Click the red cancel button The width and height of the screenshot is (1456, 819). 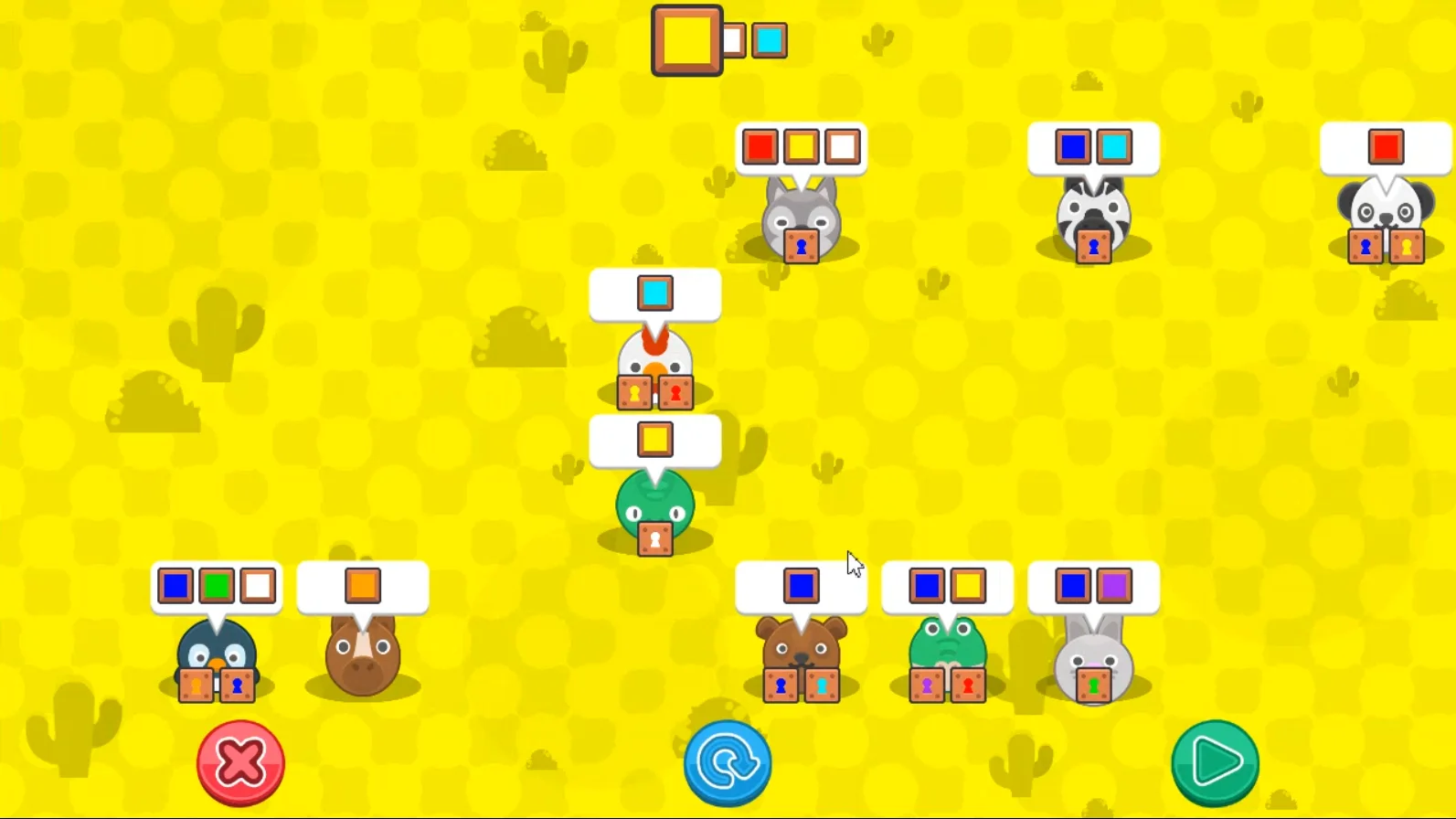pyautogui.click(x=240, y=763)
